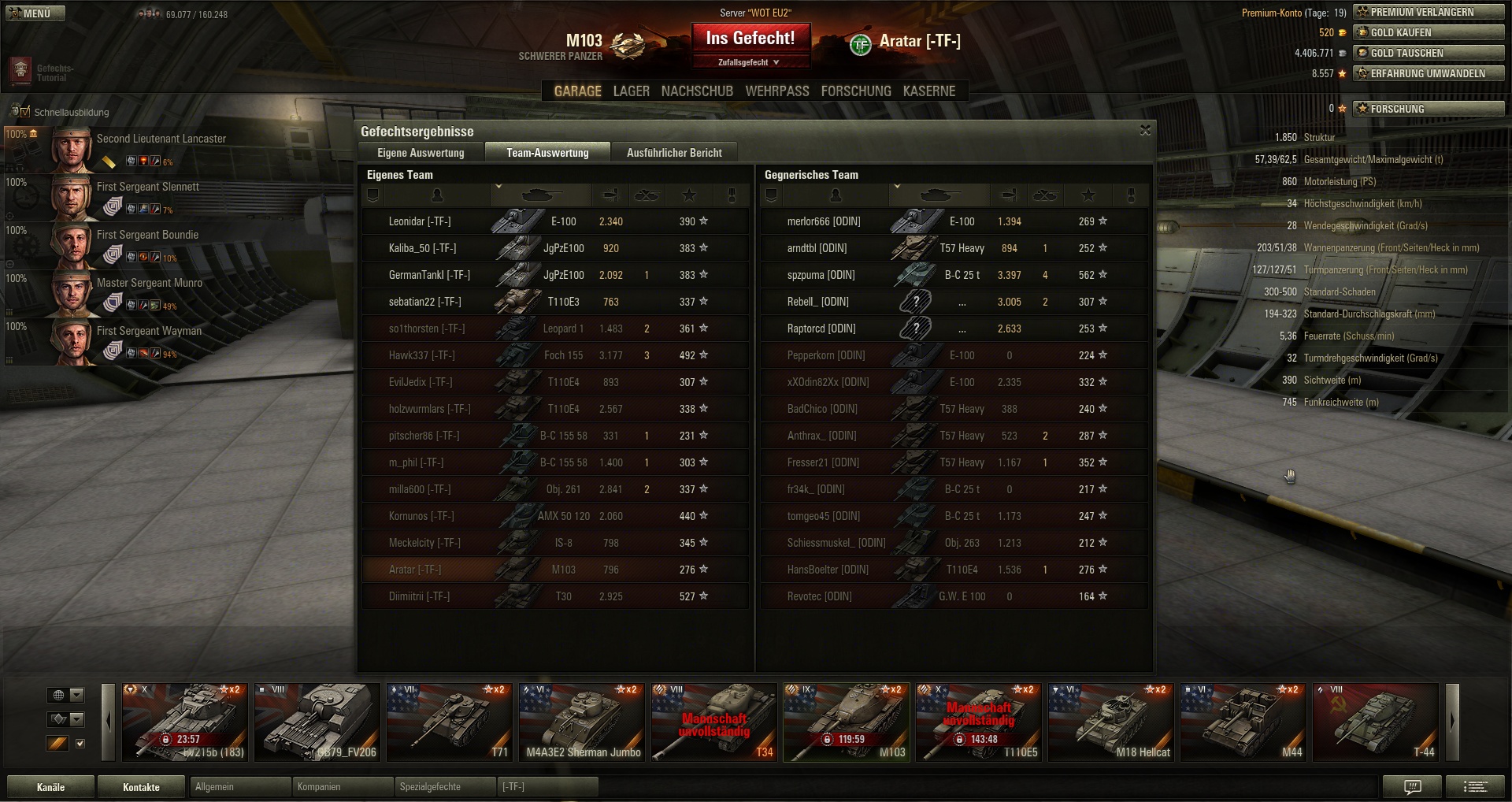The width and height of the screenshot is (1512, 802).
Task: Start battle with Ins Gefecht! button
Action: coord(750,38)
